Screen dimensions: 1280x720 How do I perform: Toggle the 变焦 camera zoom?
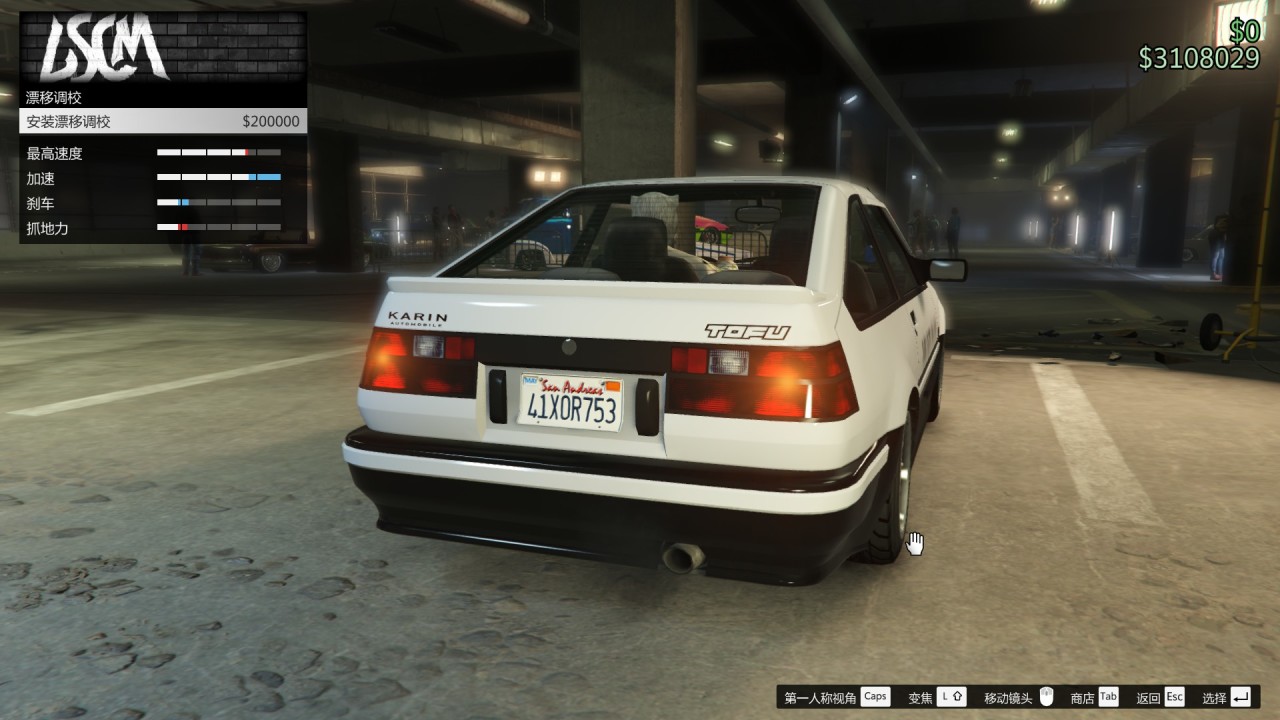920,696
